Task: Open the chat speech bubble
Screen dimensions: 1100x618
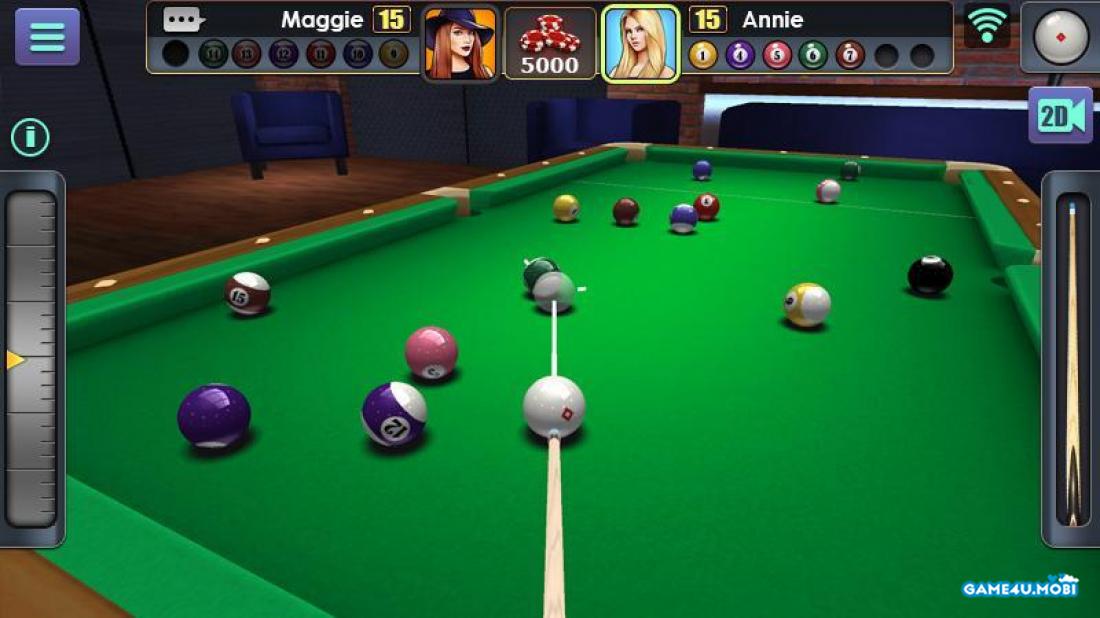Action: (x=182, y=19)
